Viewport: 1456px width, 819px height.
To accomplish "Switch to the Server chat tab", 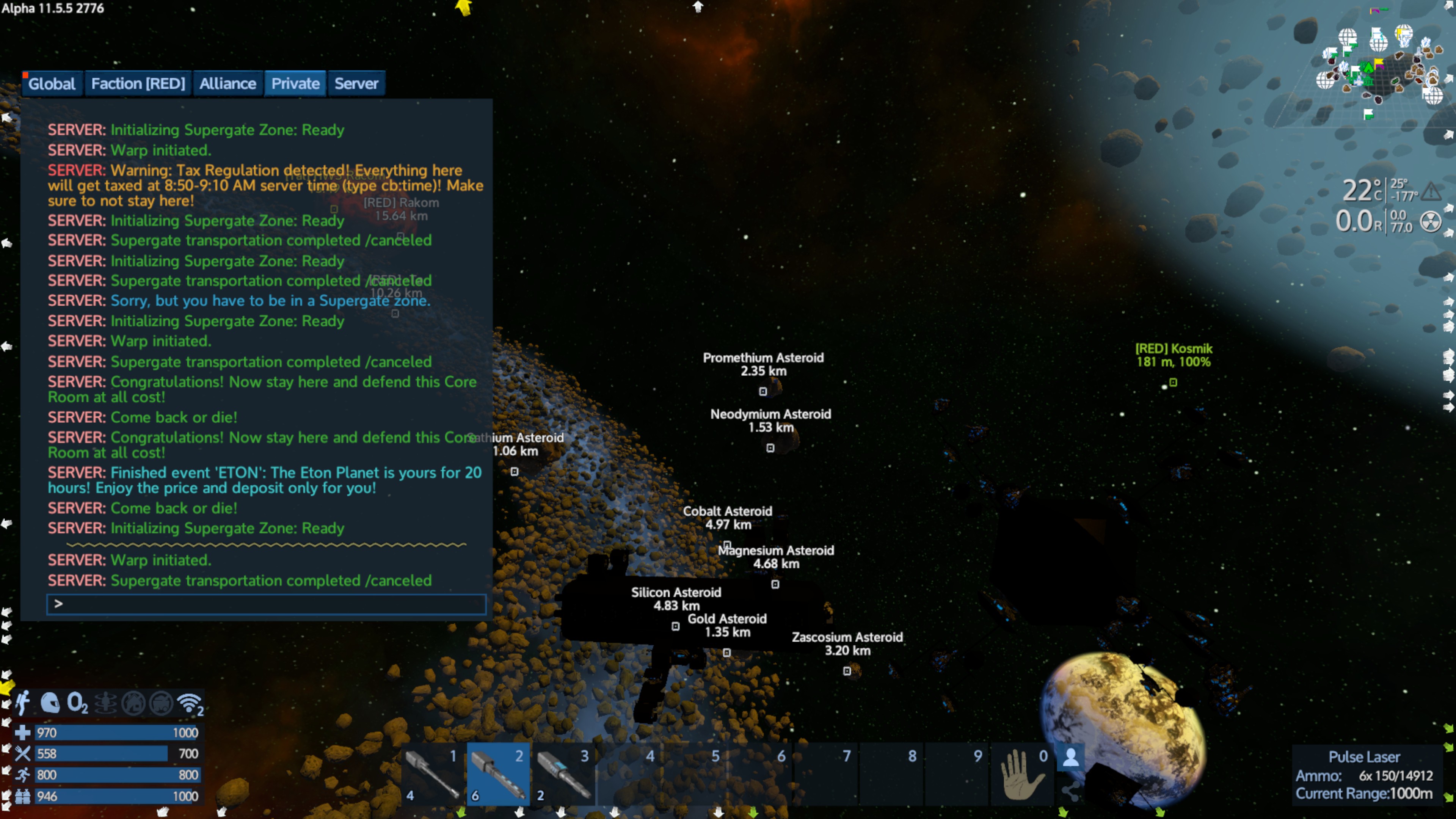I will [x=356, y=84].
